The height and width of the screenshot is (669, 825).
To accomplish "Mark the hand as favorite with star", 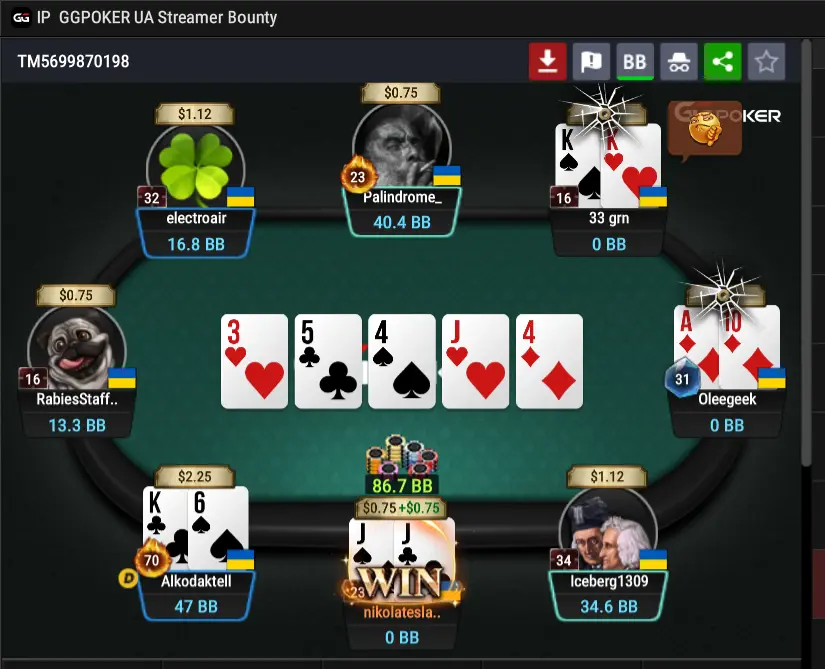I will (x=766, y=62).
